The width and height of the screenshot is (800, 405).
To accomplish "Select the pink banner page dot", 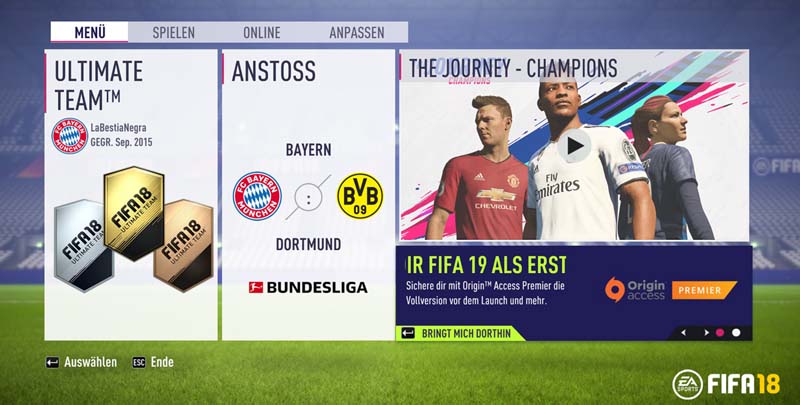I will tap(719, 332).
